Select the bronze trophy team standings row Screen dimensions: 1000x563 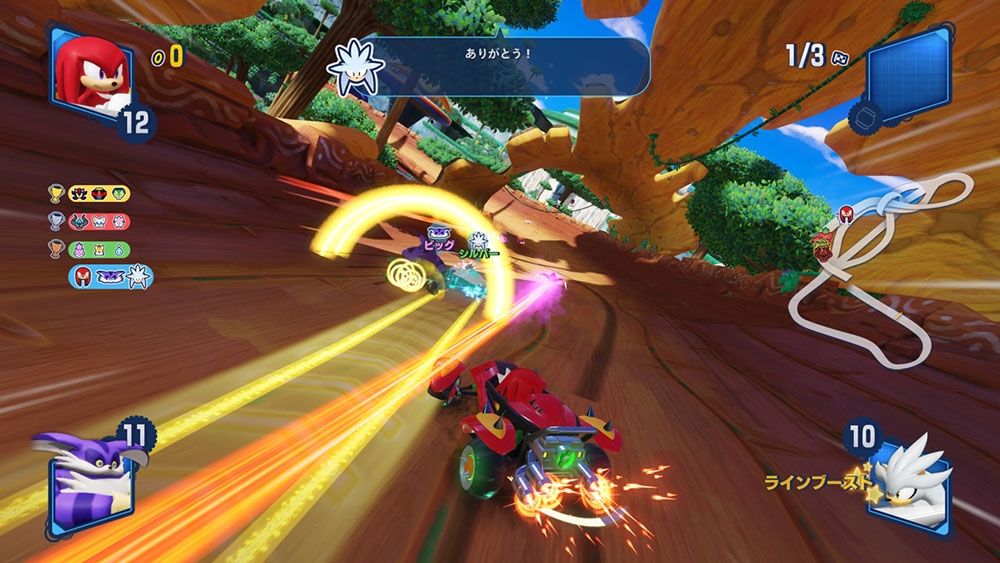89,249
